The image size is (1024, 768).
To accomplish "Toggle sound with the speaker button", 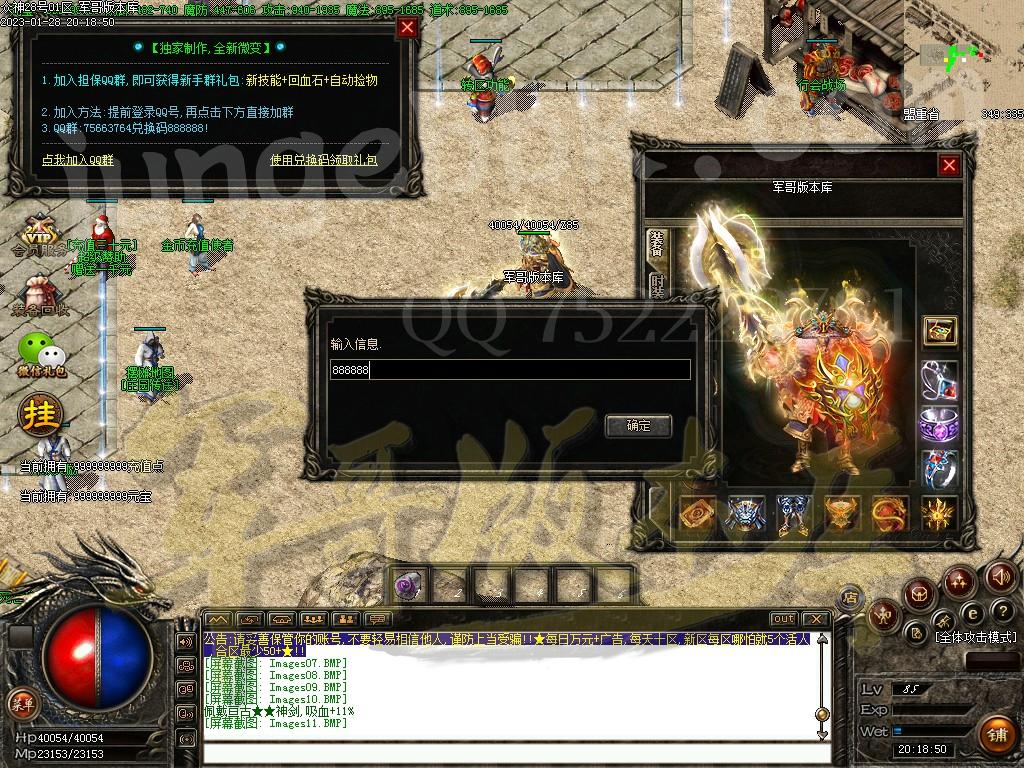I will pyautogui.click(x=1001, y=576).
